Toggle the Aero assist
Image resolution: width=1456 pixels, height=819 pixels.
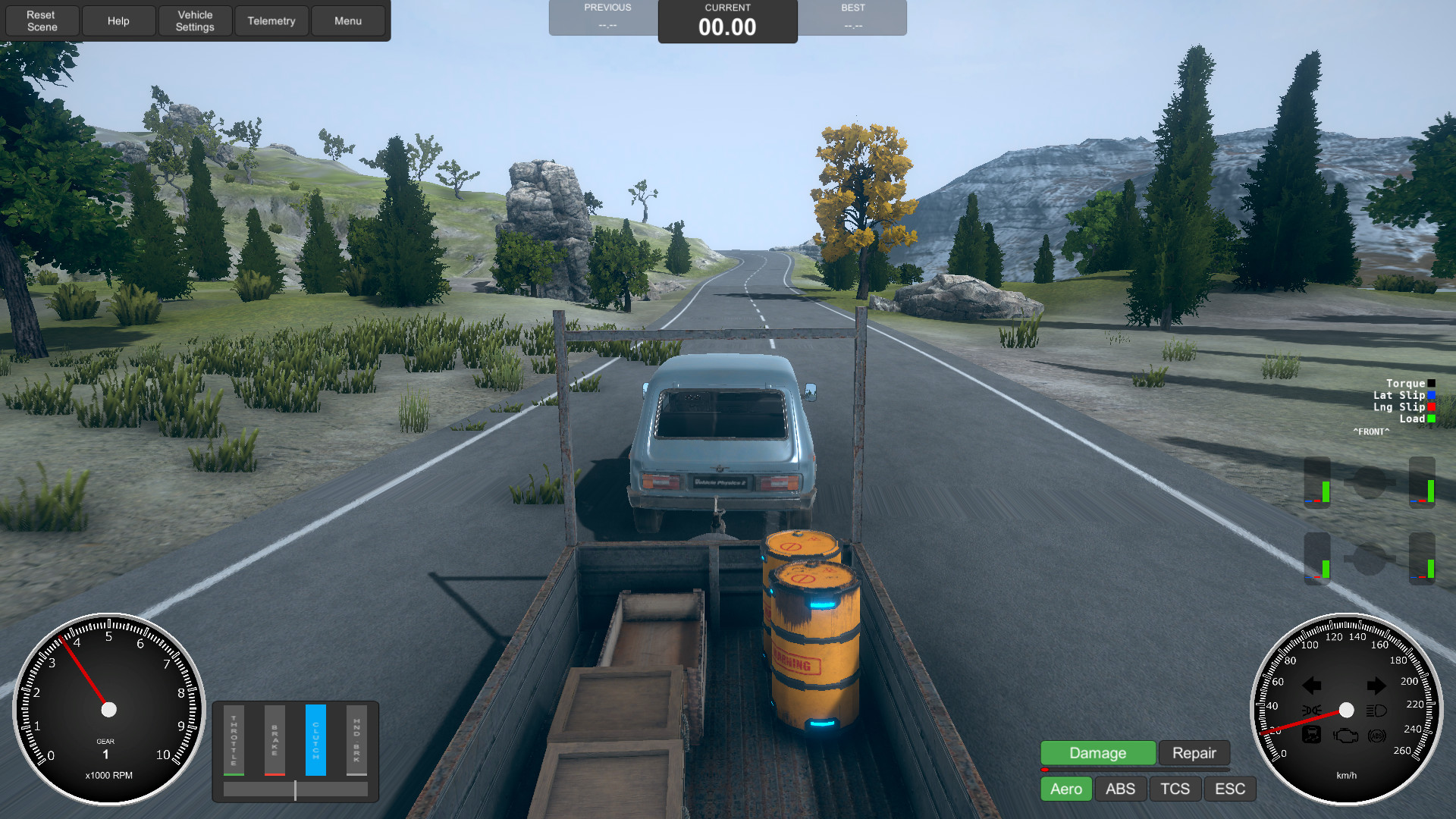tap(1065, 789)
